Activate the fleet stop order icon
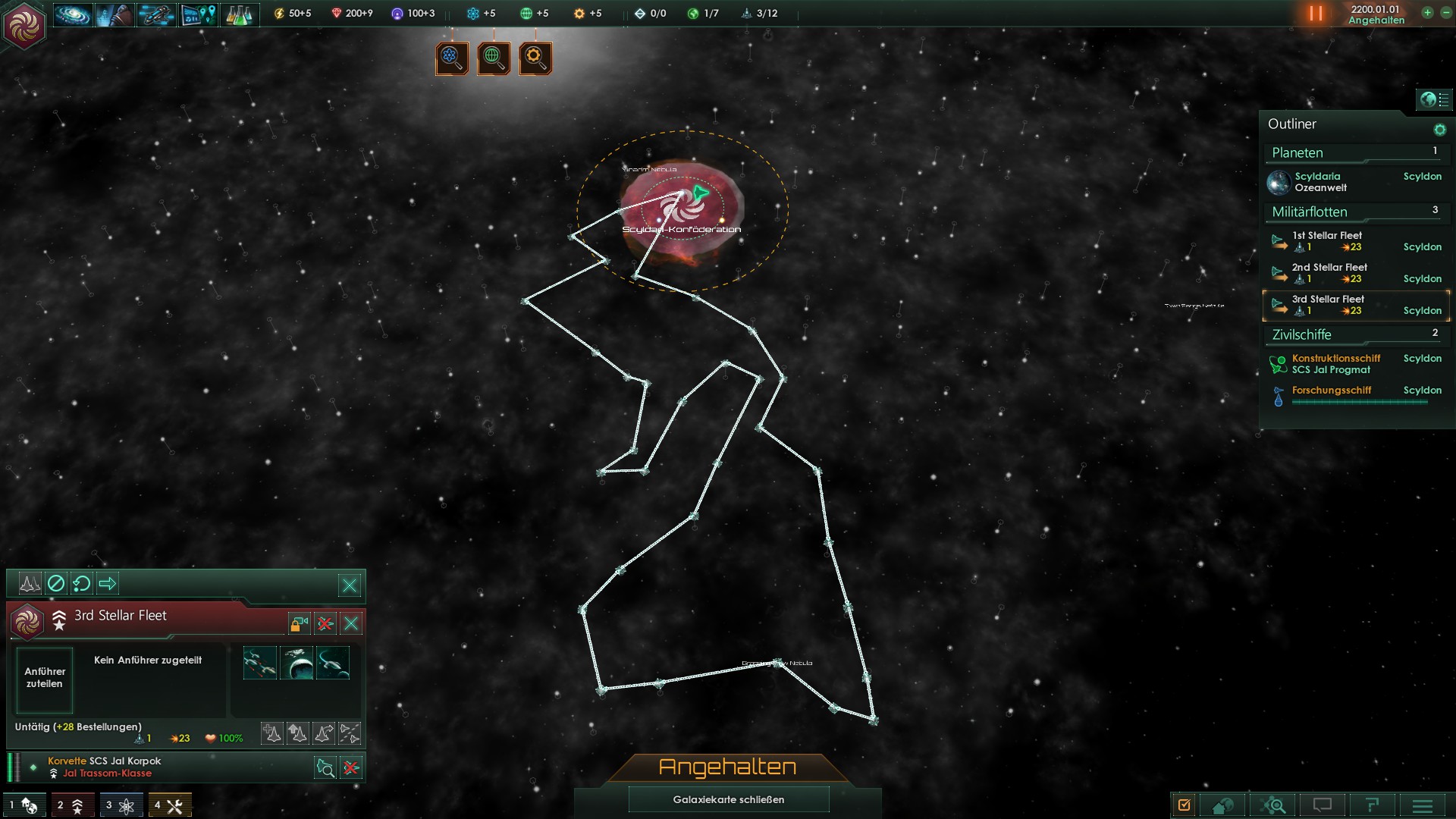The width and height of the screenshot is (1456, 819). (56, 583)
